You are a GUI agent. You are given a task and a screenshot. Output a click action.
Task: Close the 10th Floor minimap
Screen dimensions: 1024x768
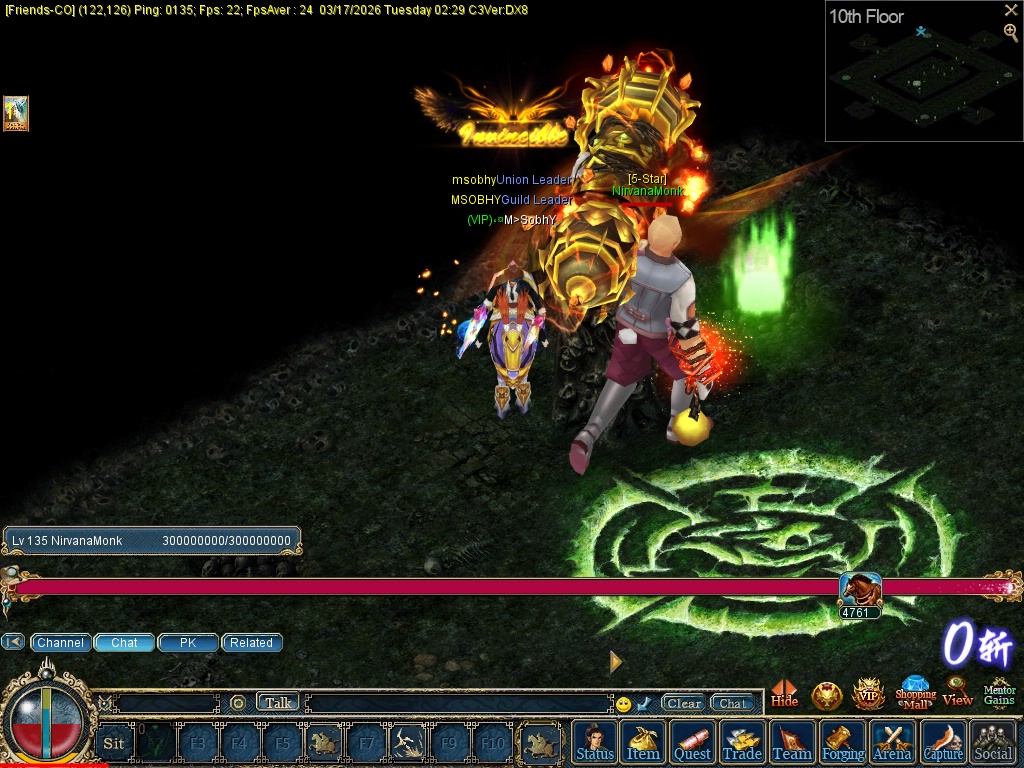pyautogui.click(x=1011, y=10)
